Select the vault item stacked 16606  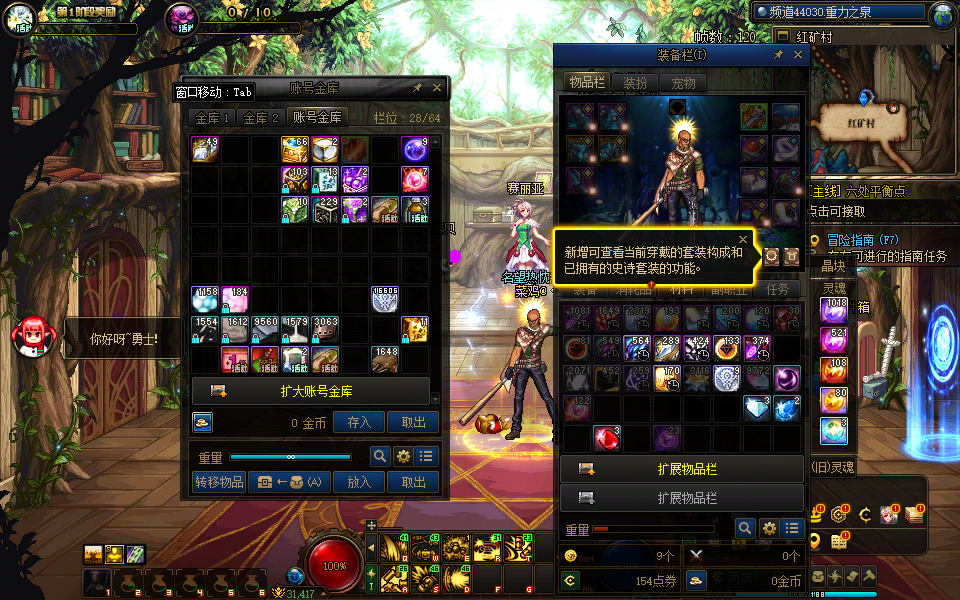coord(385,299)
